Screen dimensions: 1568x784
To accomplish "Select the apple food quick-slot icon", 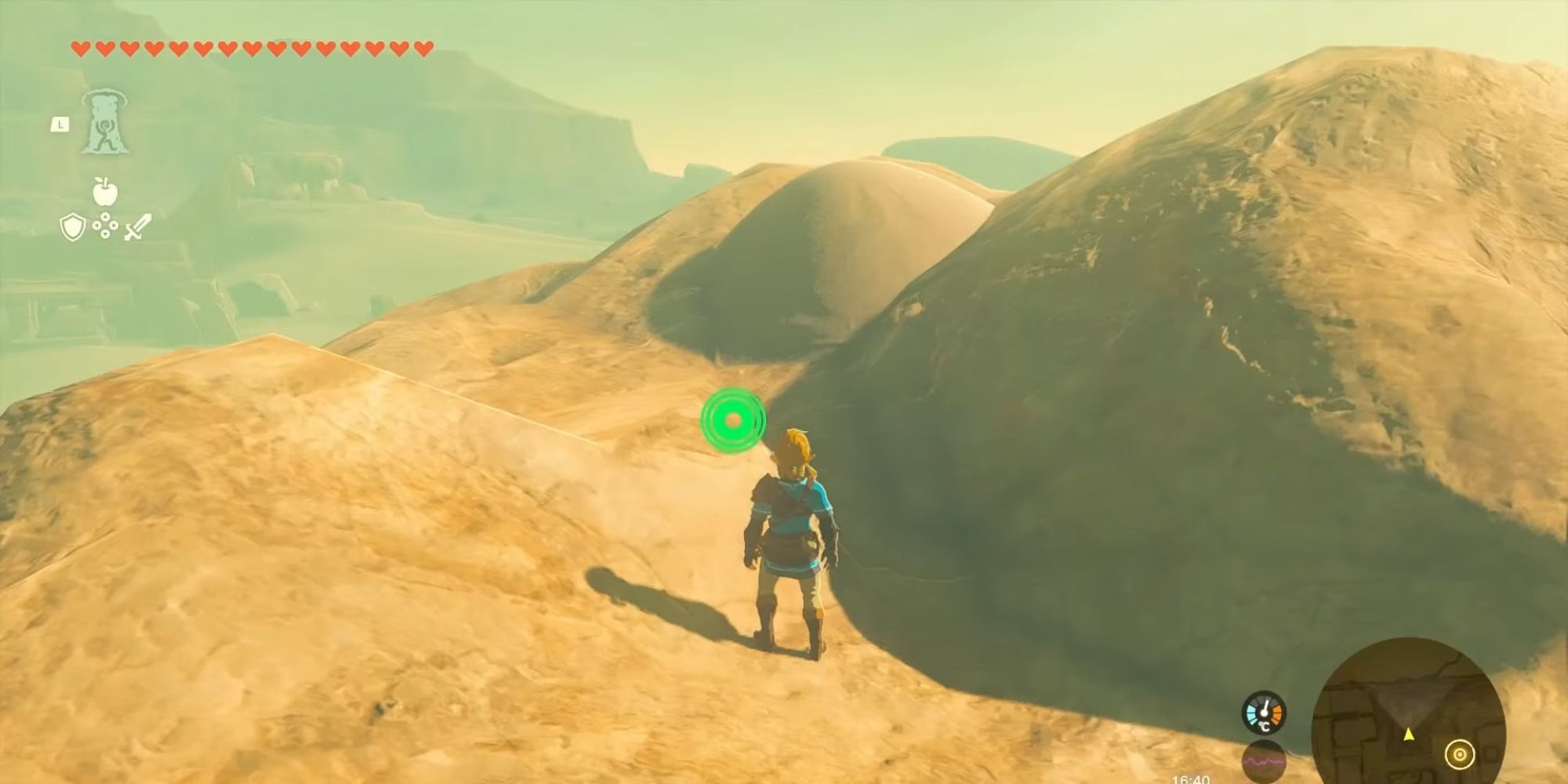I will click(x=104, y=191).
